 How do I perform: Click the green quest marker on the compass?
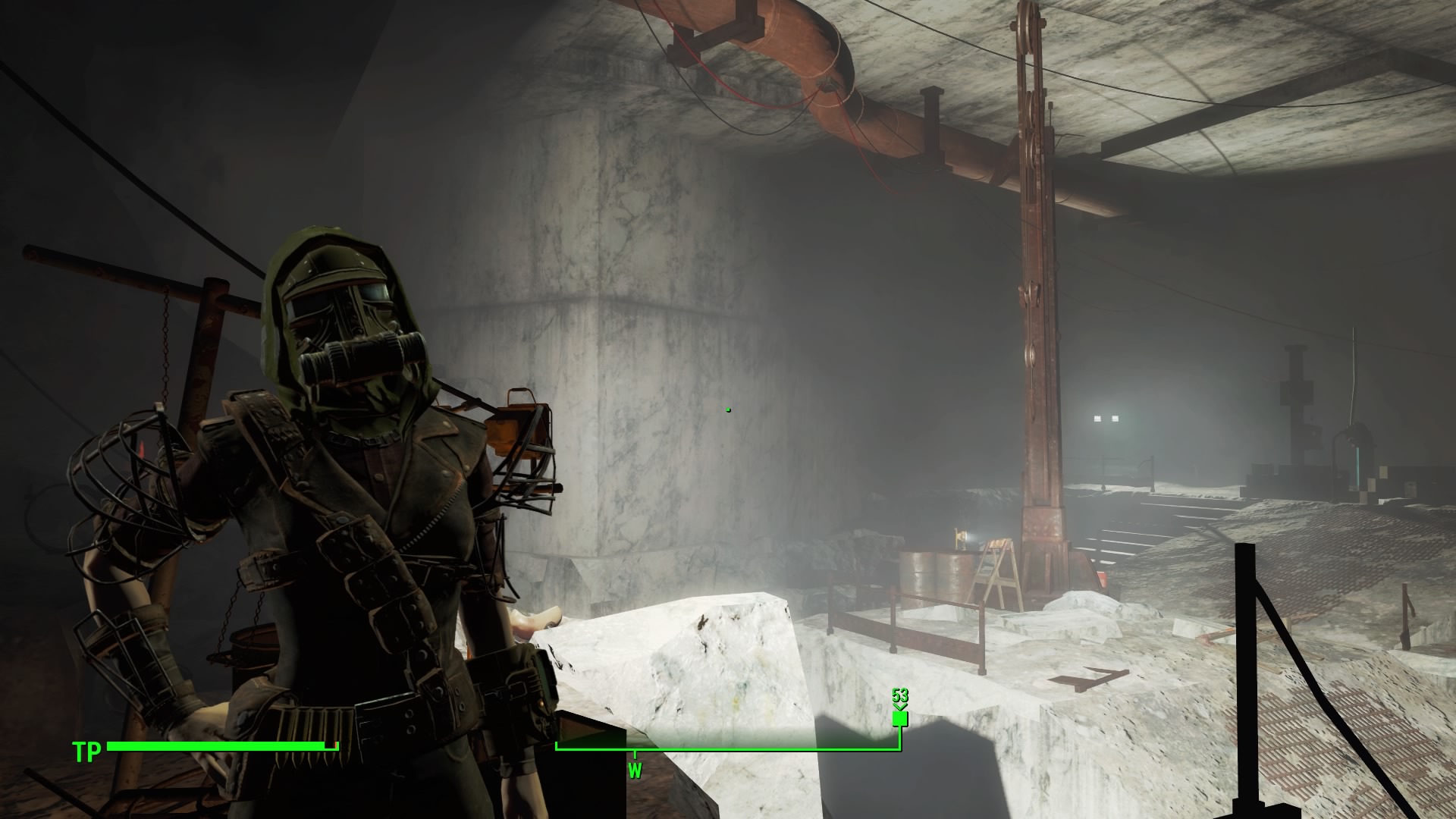point(900,717)
